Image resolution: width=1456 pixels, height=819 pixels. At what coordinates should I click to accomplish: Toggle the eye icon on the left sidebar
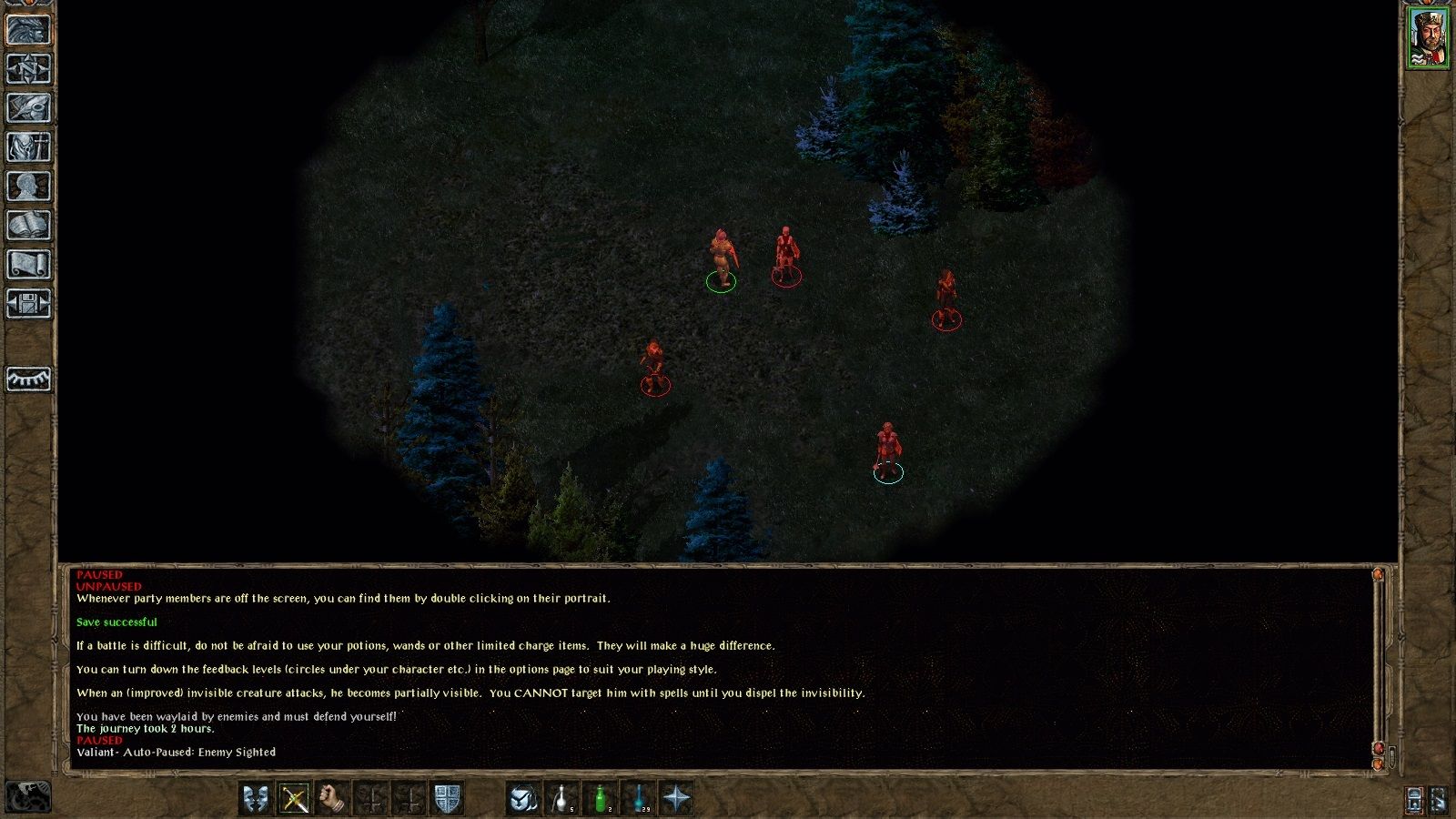(x=28, y=379)
